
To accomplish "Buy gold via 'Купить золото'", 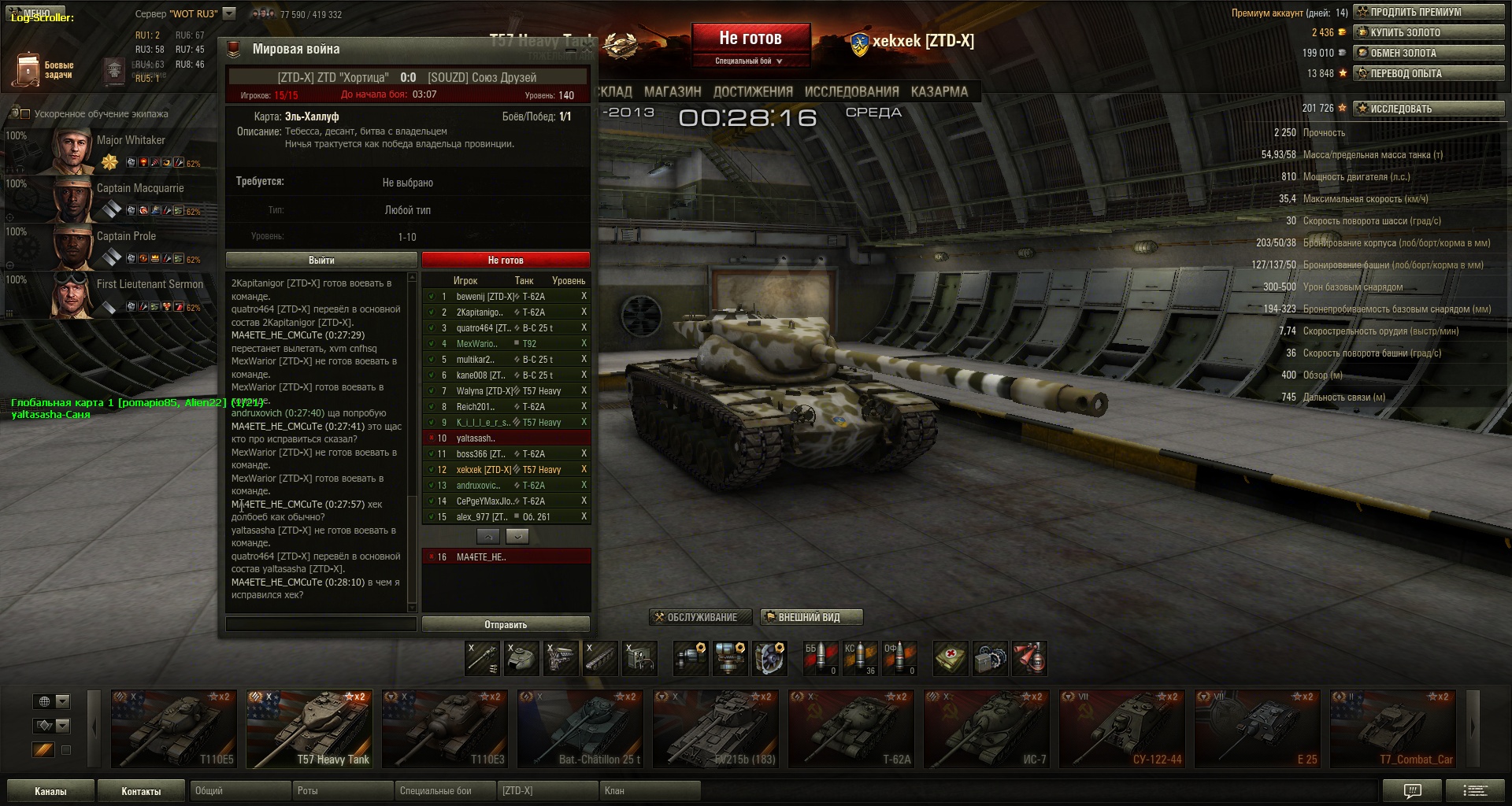I will coord(1428,33).
